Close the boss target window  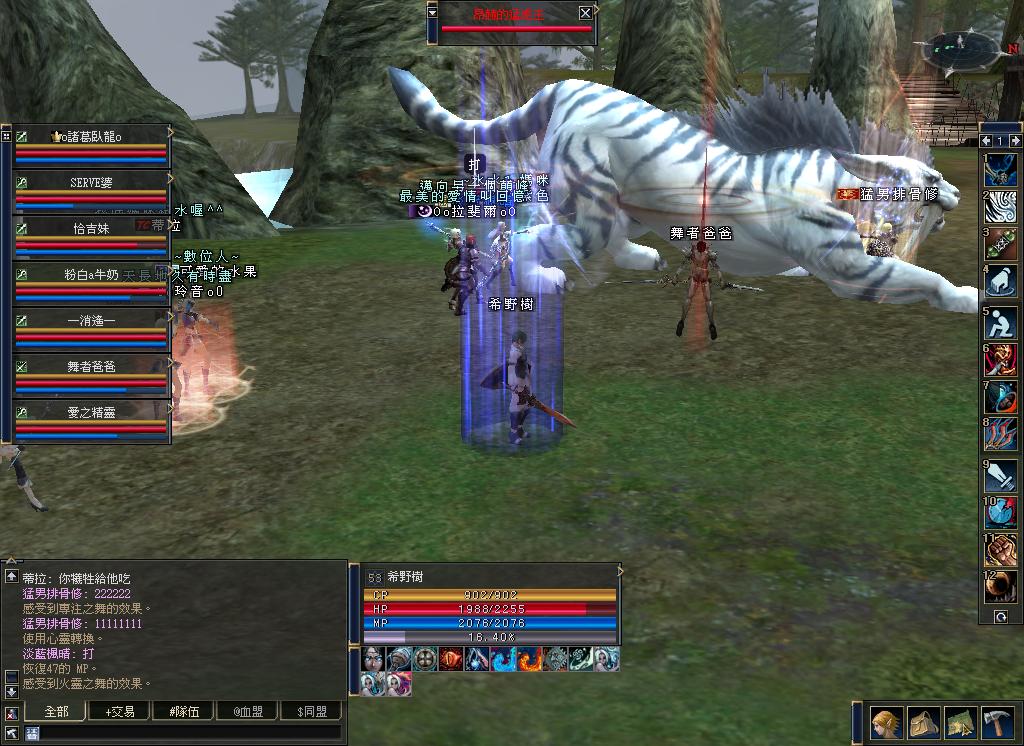[x=585, y=13]
